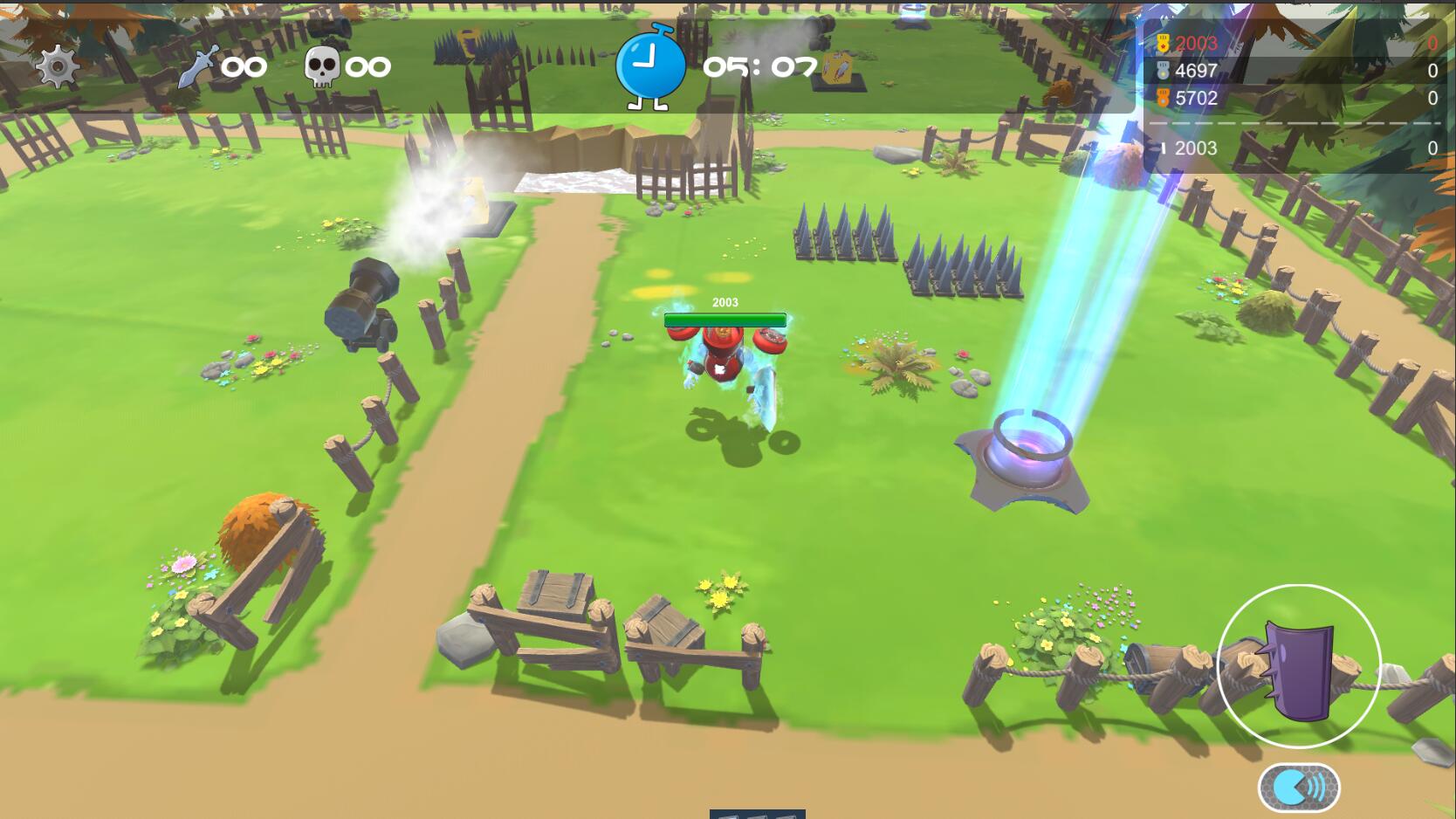Click the sword kills counter icon
Screen dimensions: 1456x819
point(200,65)
